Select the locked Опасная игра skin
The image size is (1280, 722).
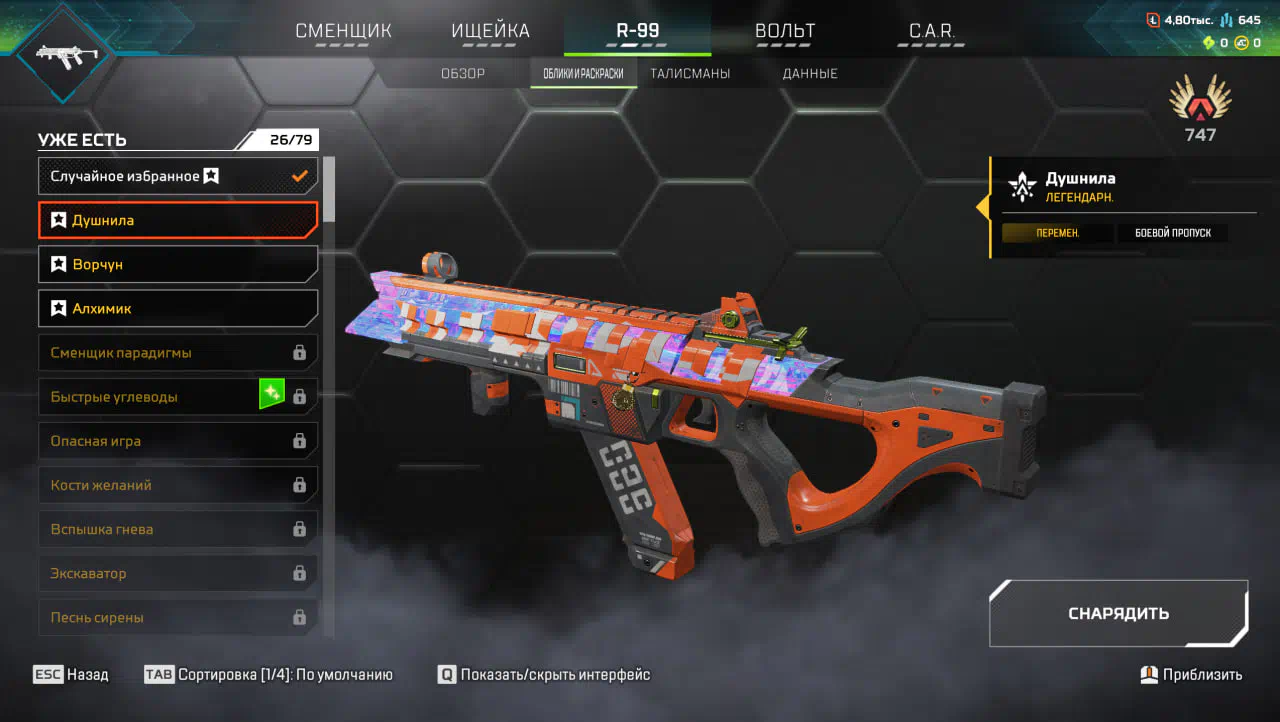click(x=178, y=440)
